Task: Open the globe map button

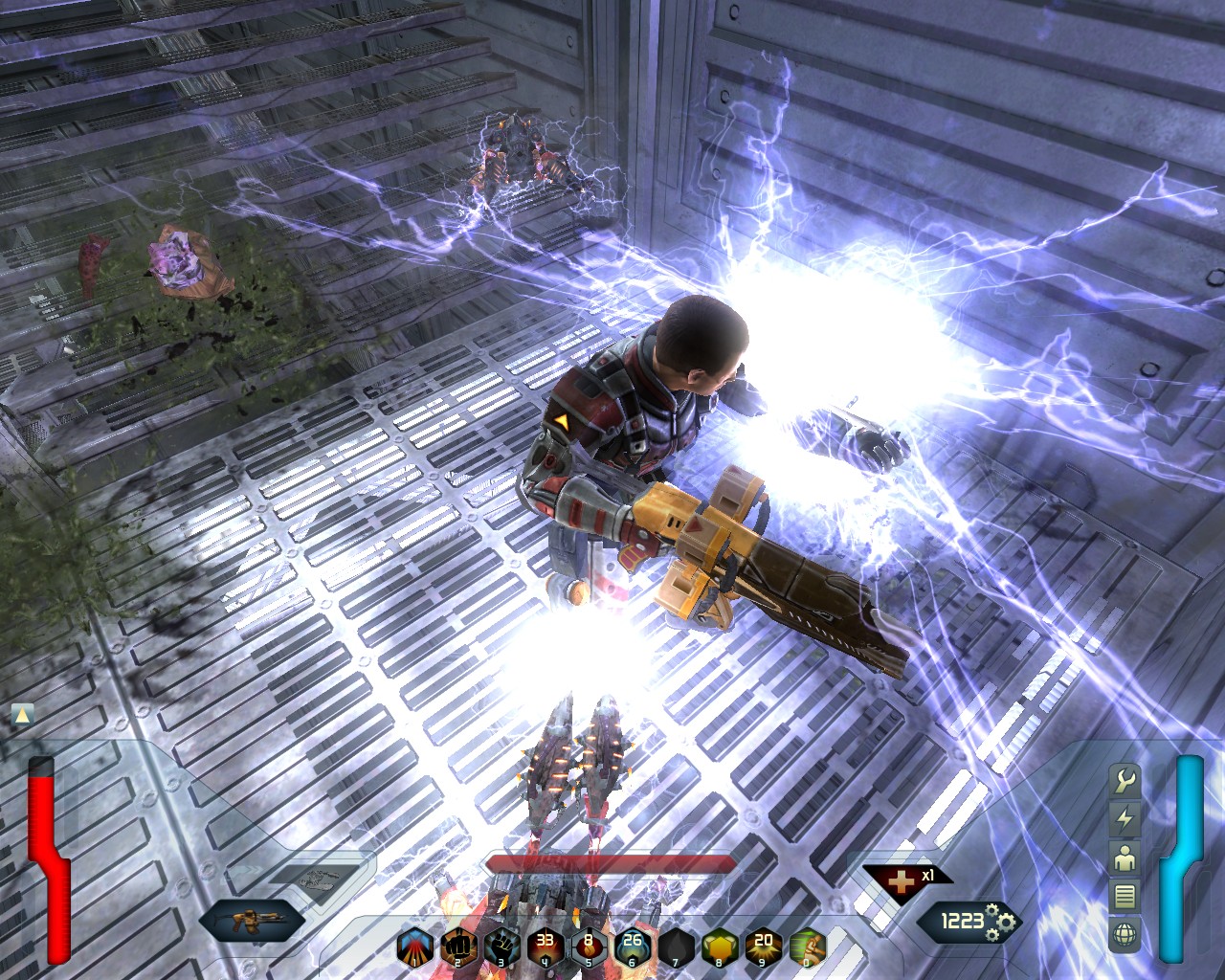Action: (x=1125, y=933)
